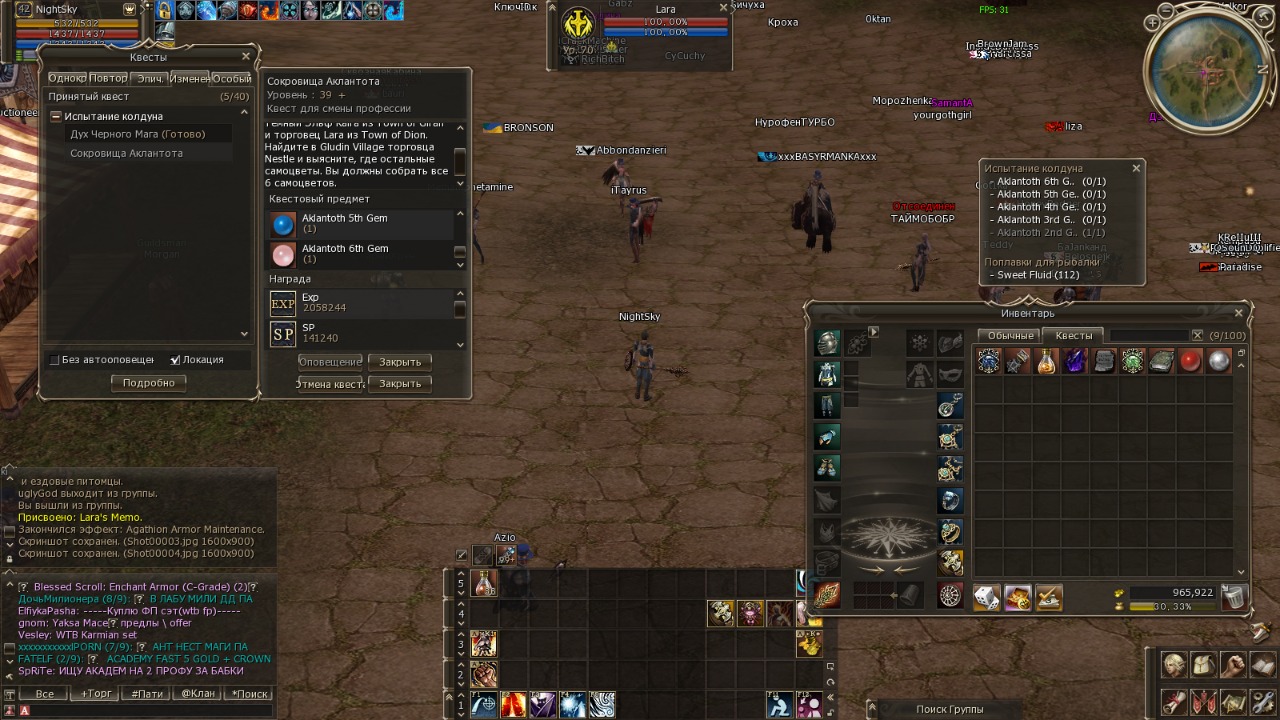Open the Поиск Группы party search
The image size is (1280, 720).
tap(948, 709)
